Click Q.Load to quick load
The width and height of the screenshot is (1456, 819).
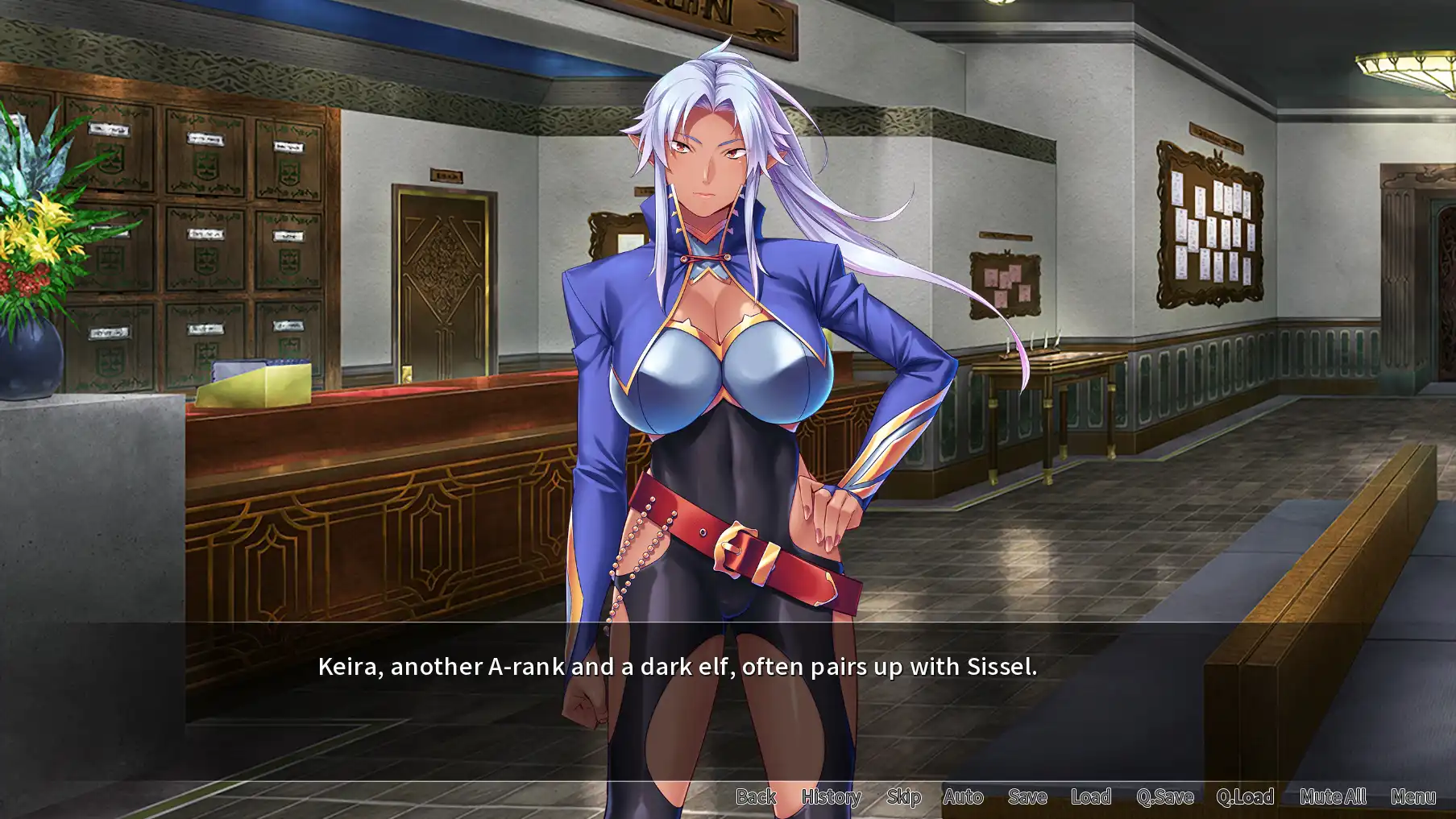point(1245,796)
